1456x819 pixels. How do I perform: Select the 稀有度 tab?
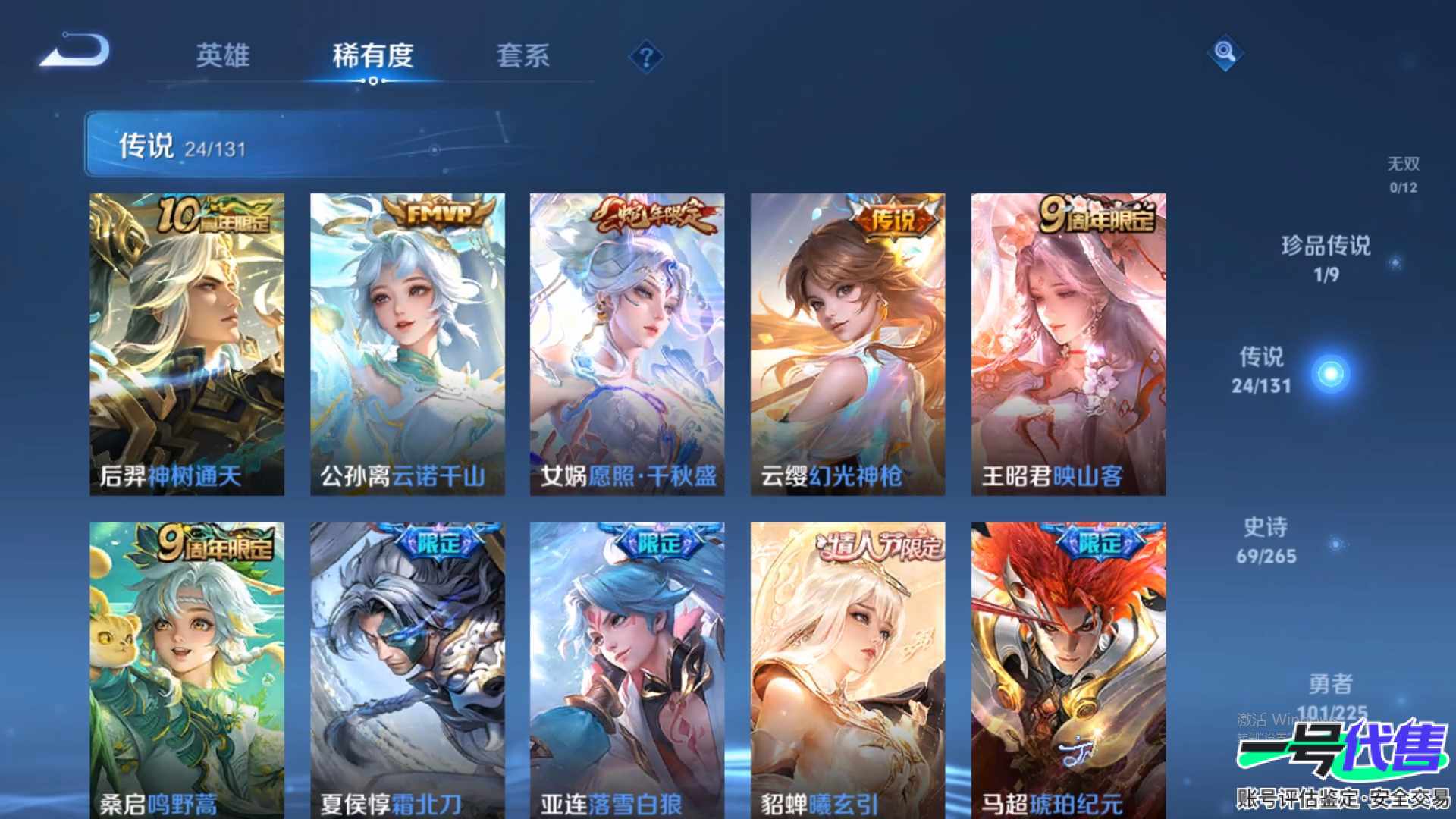click(x=372, y=56)
